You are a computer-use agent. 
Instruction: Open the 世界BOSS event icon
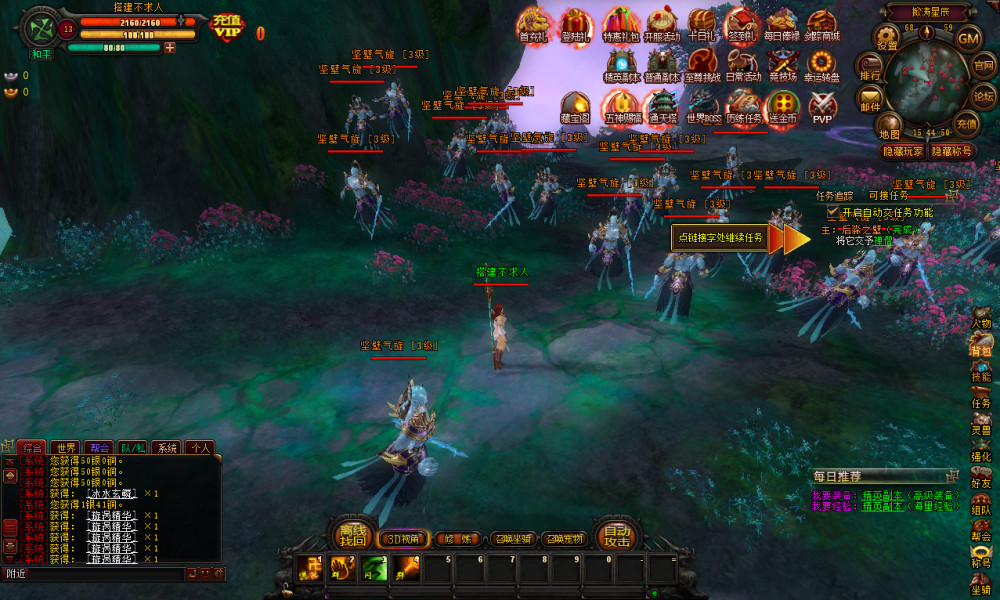tap(704, 106)
